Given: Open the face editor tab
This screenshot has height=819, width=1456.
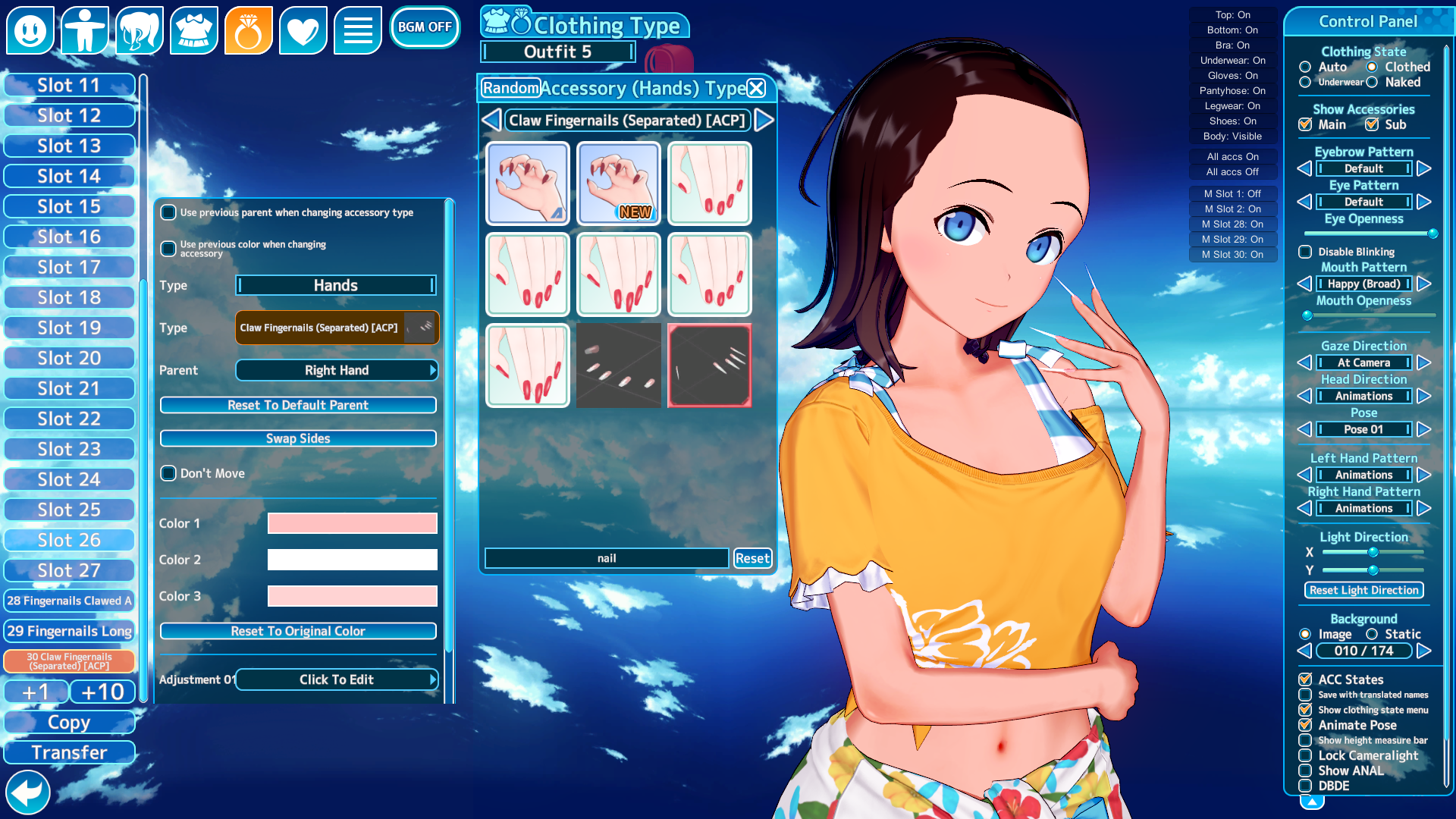Looking at the screenshot, I should coord(30,30).
